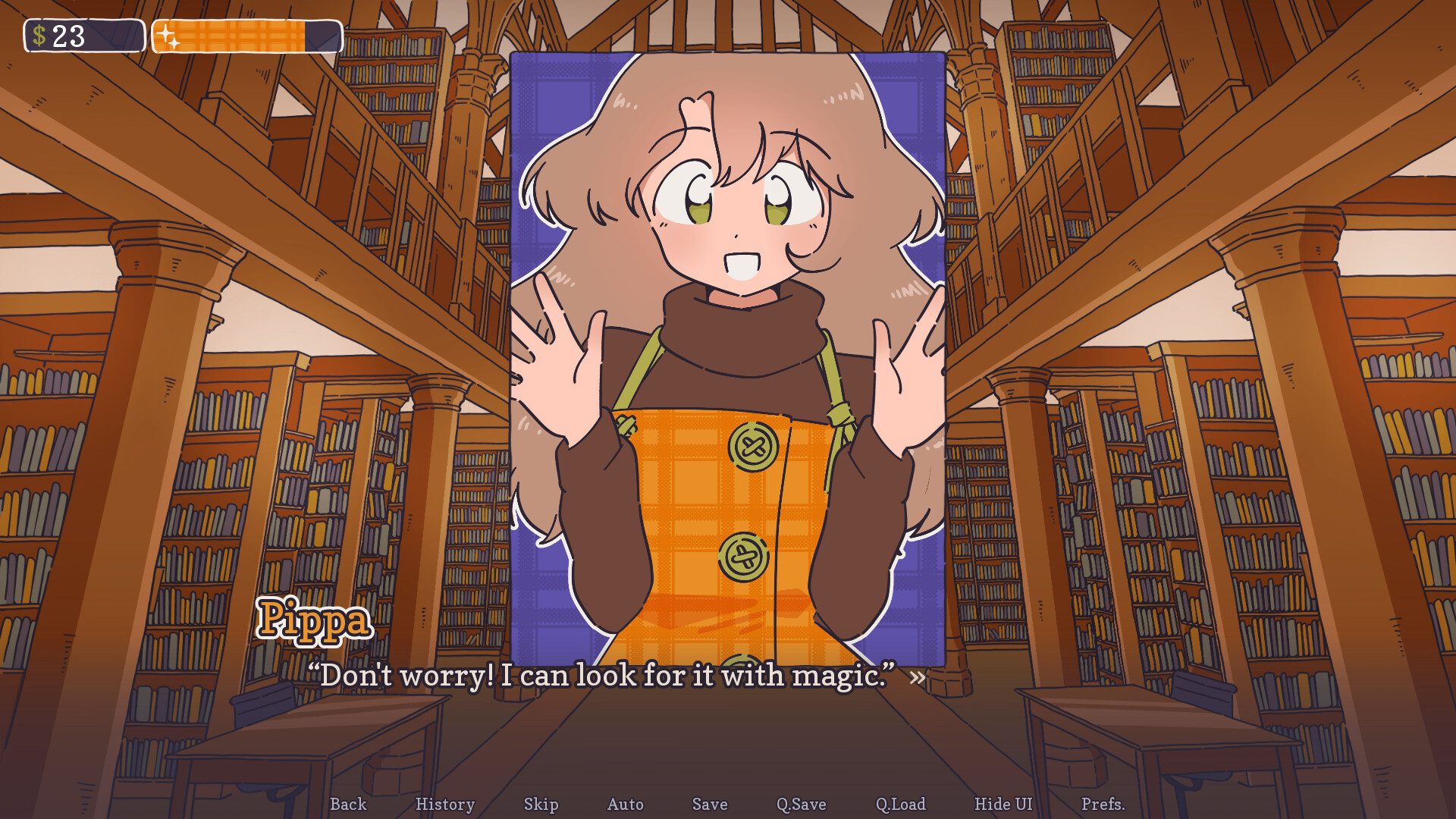Open the dialogue History log
Screen dimensions: 1456x819
[445, 805]
